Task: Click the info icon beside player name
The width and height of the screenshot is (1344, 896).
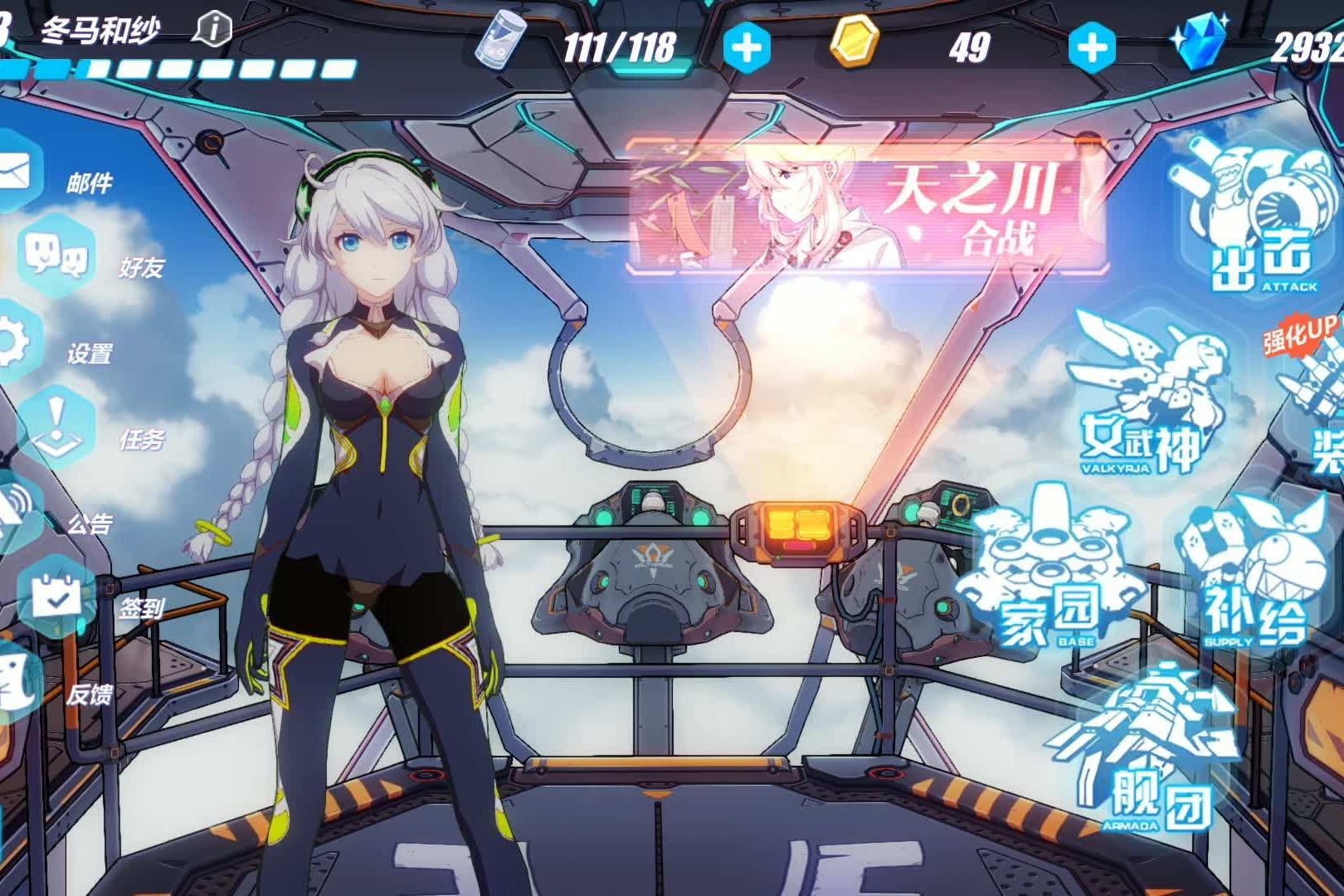Action: pos(212,29)
